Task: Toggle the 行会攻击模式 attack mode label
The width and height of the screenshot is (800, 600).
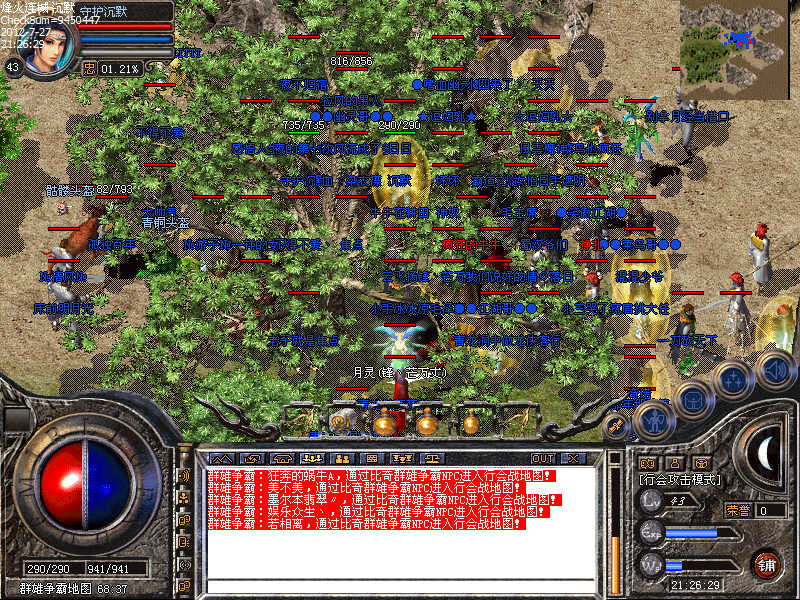Action: click(680, 481)
